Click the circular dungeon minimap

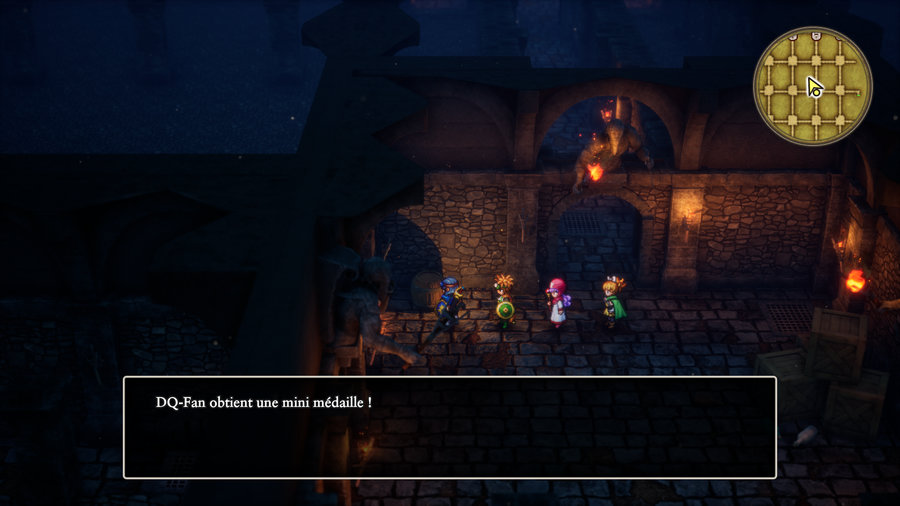[x=812, y=86]
